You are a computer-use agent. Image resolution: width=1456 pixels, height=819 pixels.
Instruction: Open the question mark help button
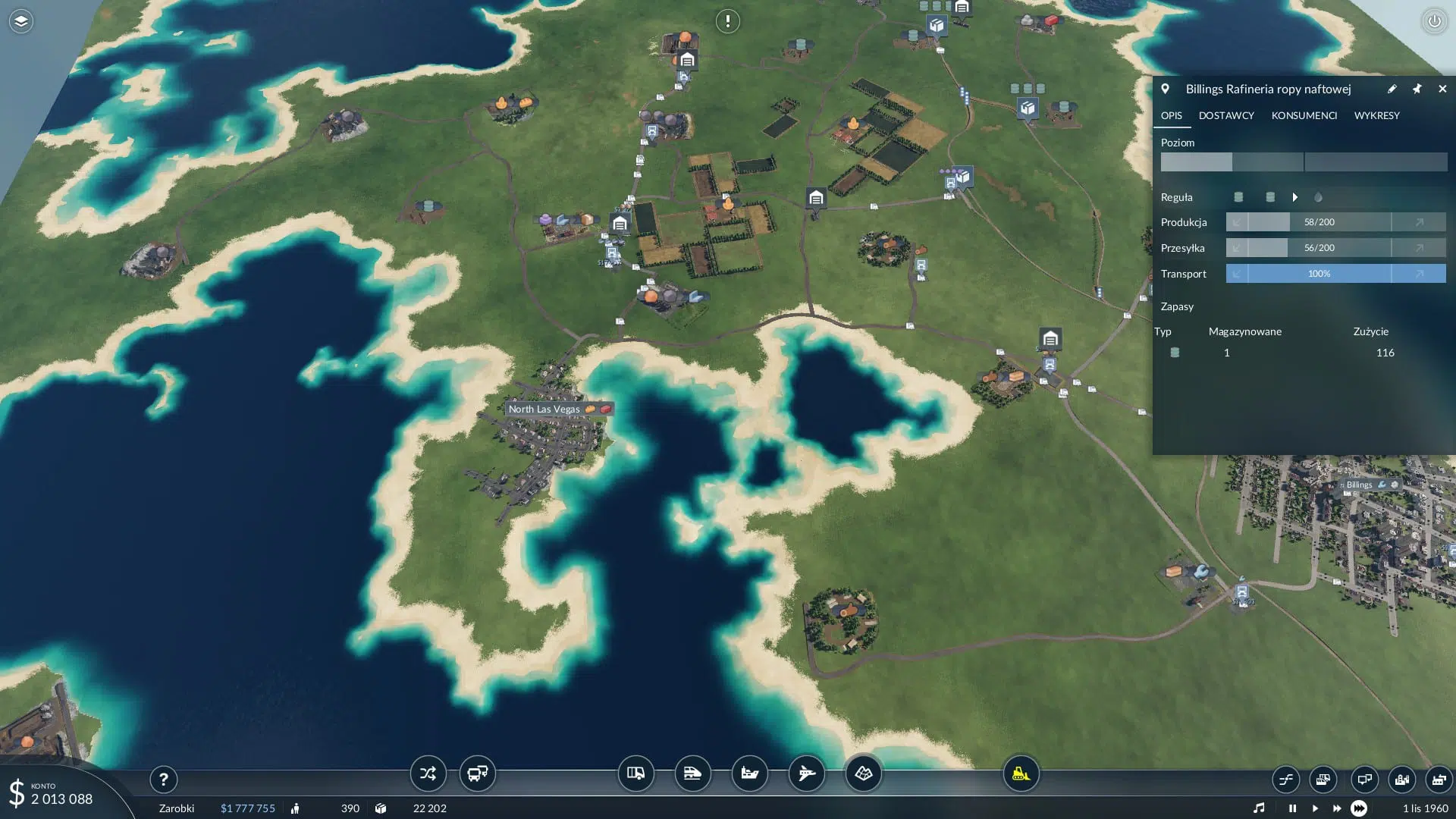pyautogui.click(x=163, y=779)
